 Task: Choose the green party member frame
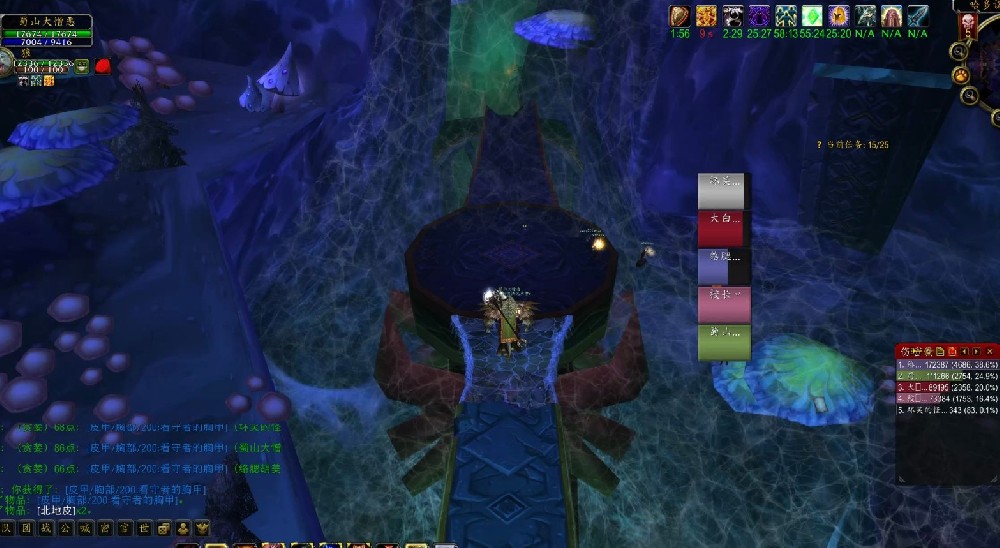(724, 342)
